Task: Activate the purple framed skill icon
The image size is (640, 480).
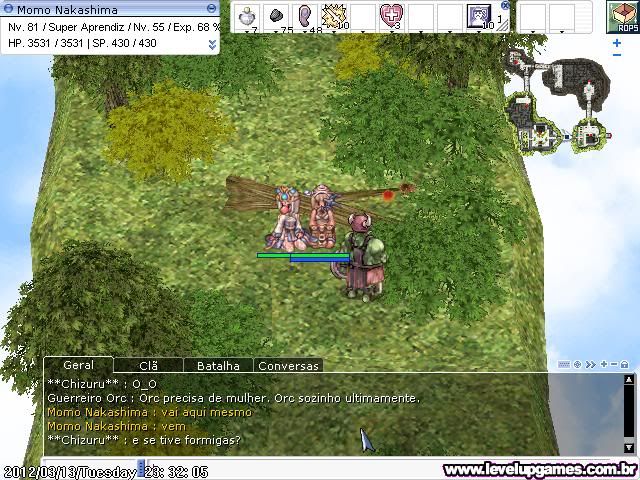Action: (x=478, y=16)
